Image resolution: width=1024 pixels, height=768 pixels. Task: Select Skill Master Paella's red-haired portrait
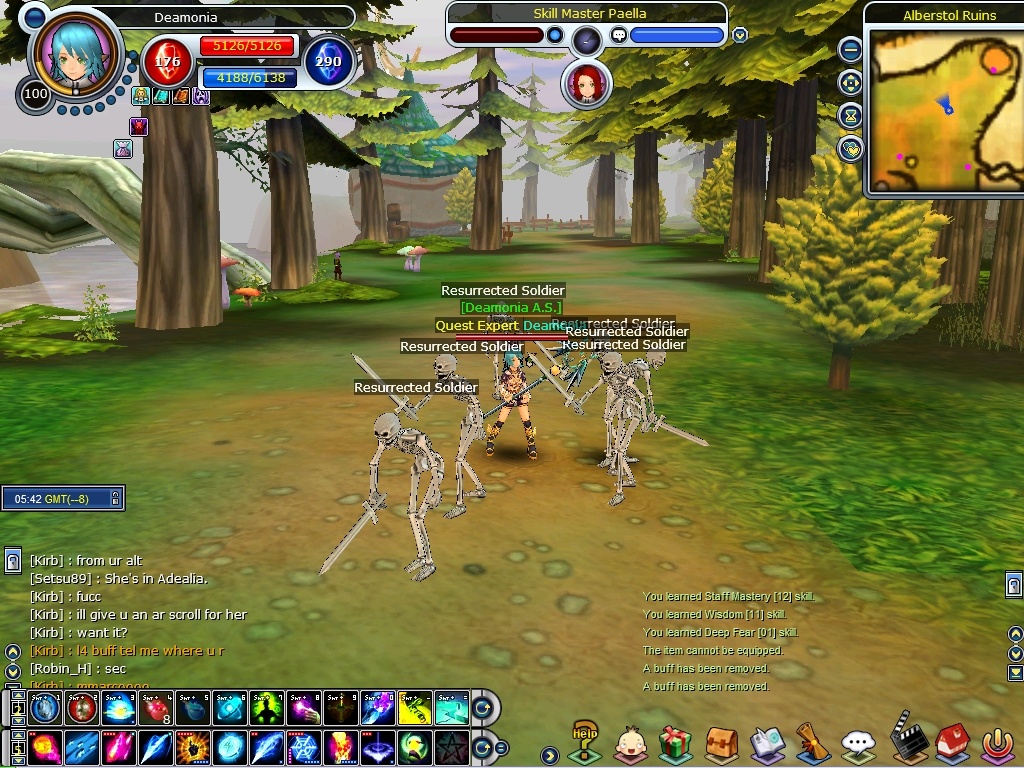[x=586, y=86]
